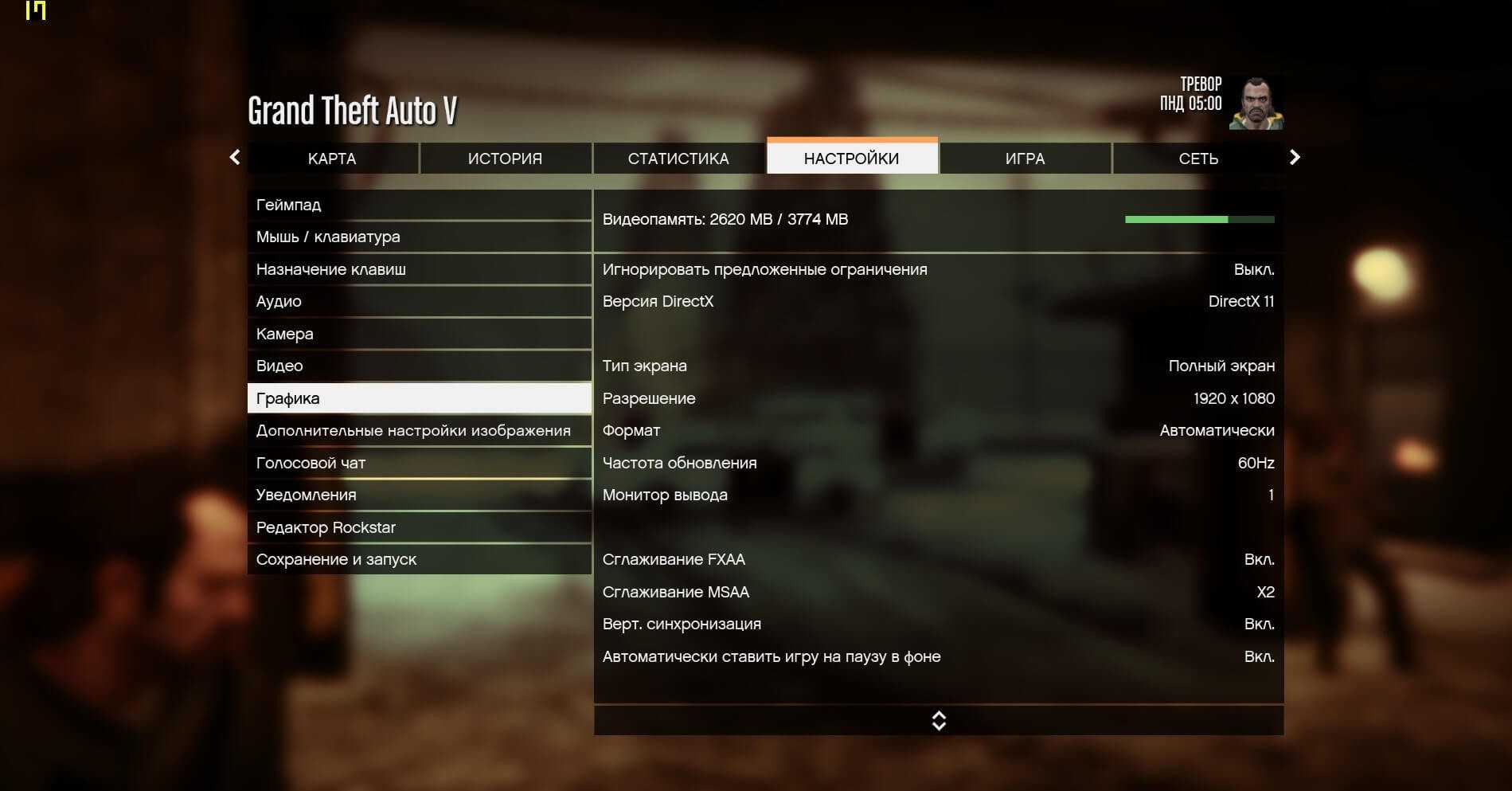Switch to the ИГРА tab
This screenshot has width=1512, height=791.
(1025, 159)
